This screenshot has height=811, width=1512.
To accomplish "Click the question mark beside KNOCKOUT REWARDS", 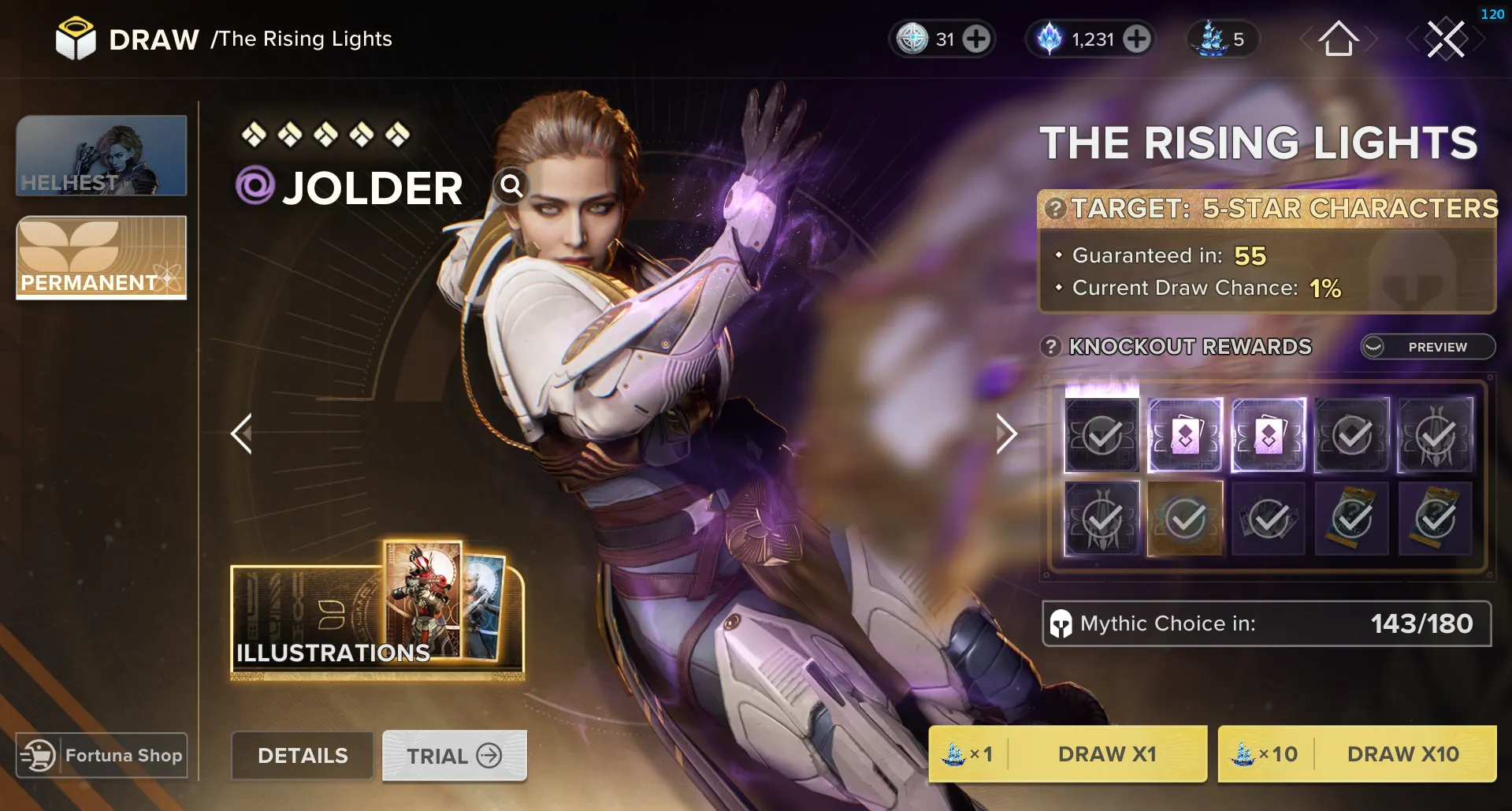I will [x=1049, y=347].
